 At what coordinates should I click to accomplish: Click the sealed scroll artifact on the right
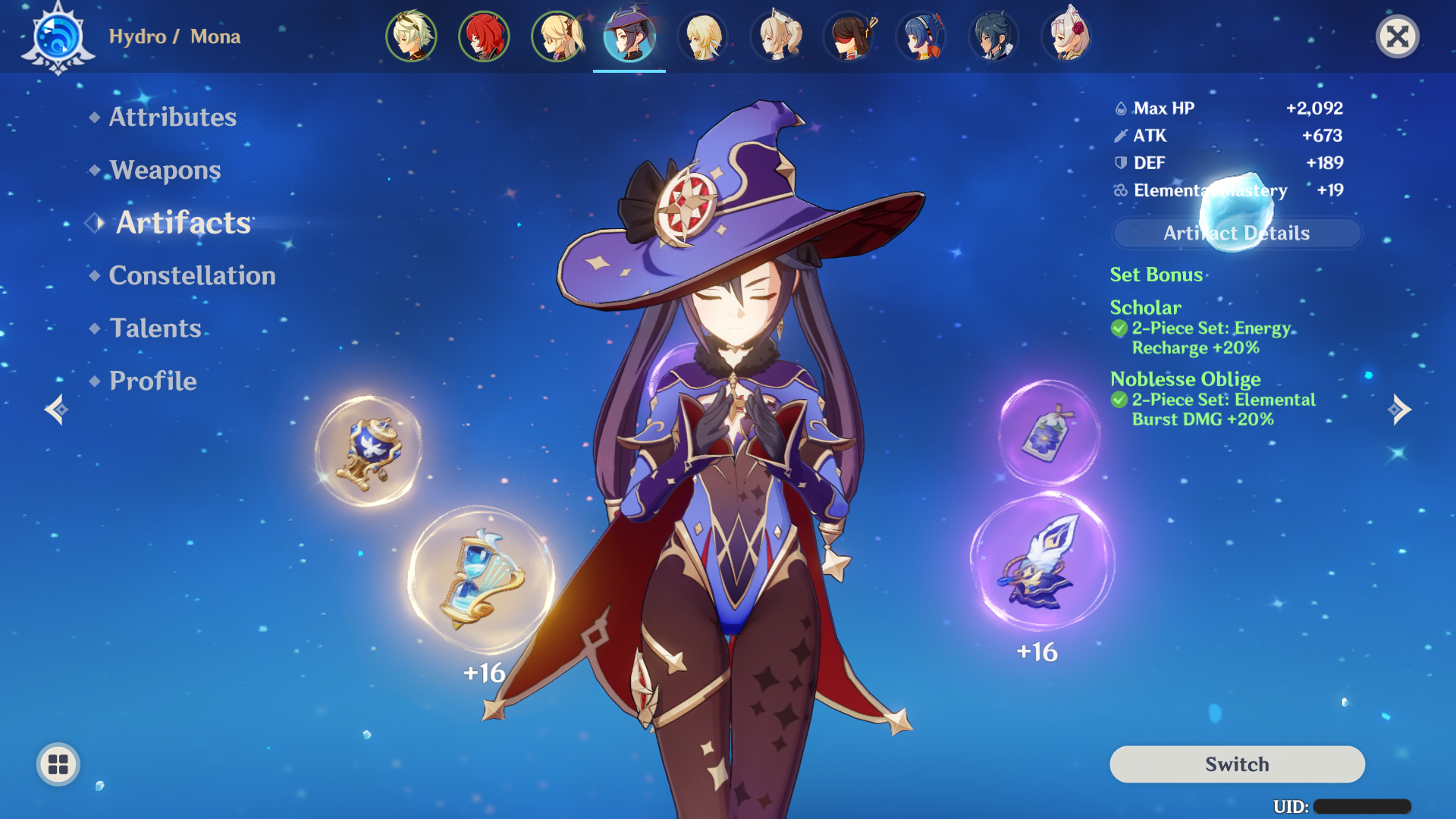tap(1046, 432)
